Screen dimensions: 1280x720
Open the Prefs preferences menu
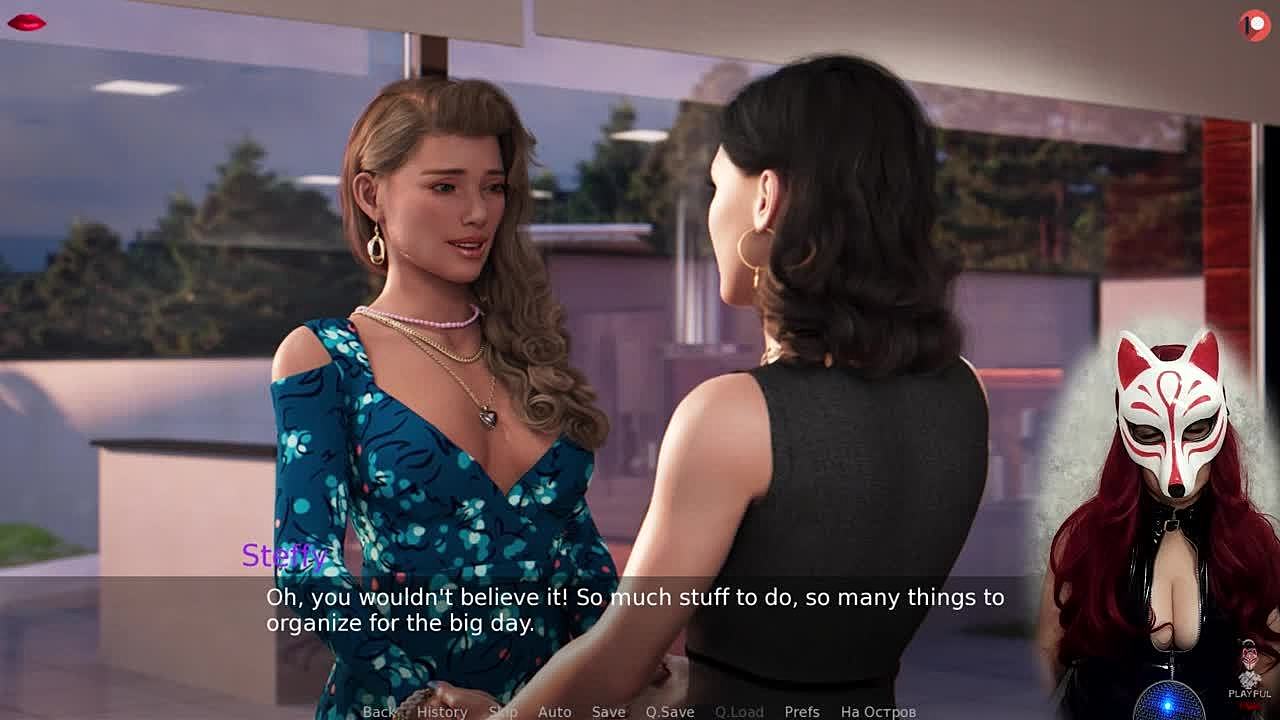pos(802,711)
